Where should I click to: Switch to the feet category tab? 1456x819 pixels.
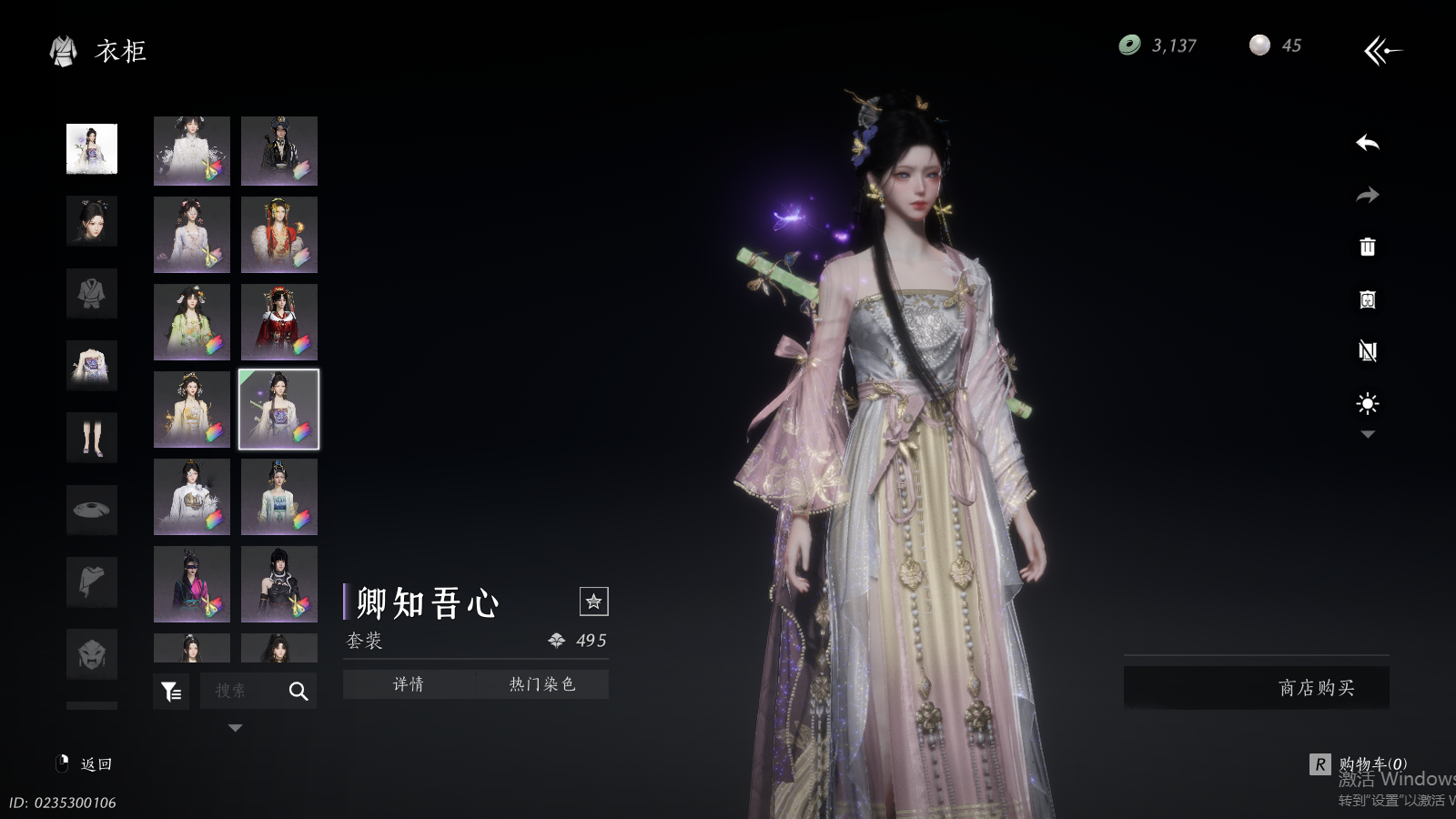pyautogui.click(x=92, y=438)
